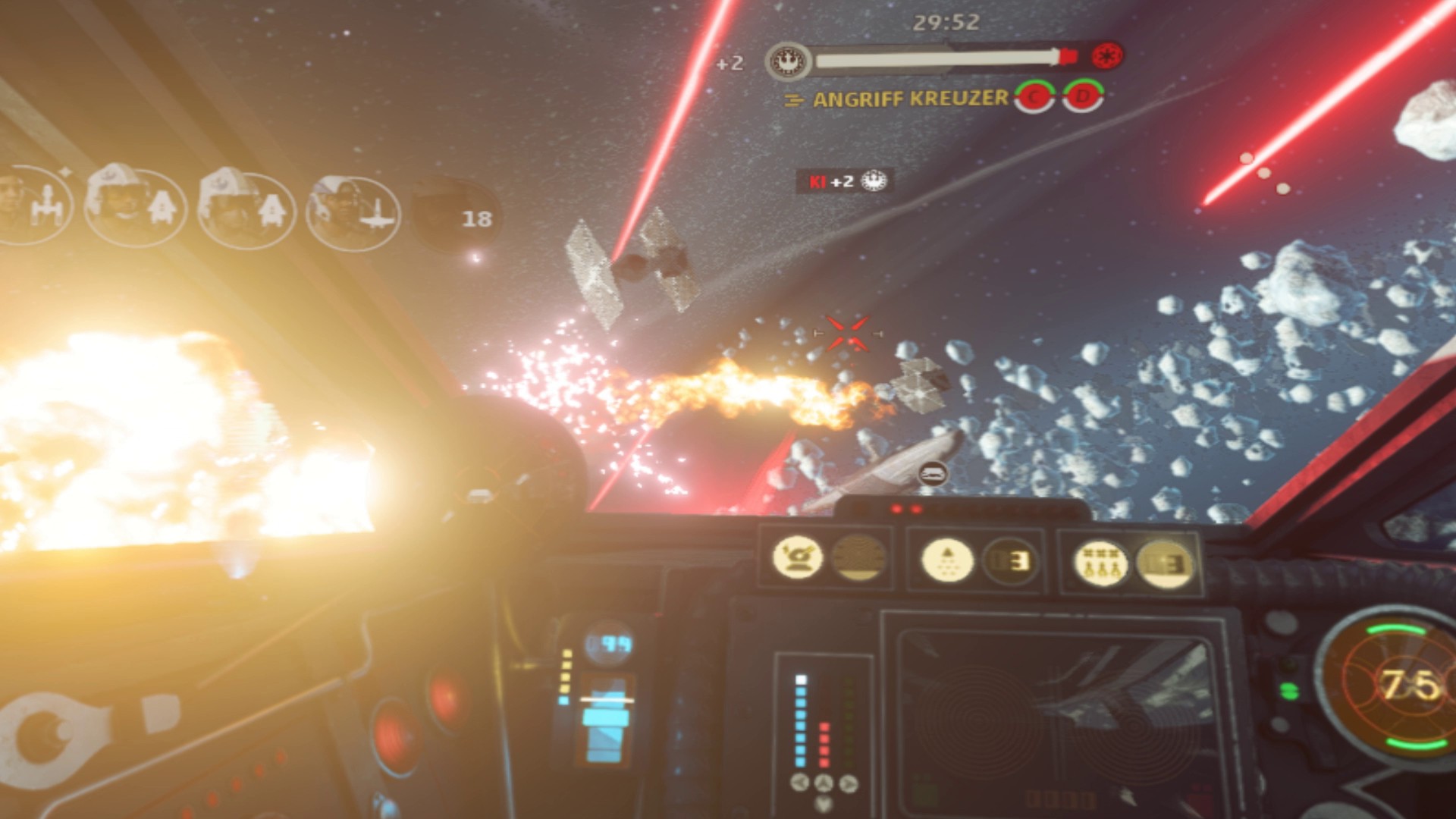The width and height of the screenshot is (1456, 819).
Task: Activate the triple-warhead ability icon
Action: coord(1100,563)
